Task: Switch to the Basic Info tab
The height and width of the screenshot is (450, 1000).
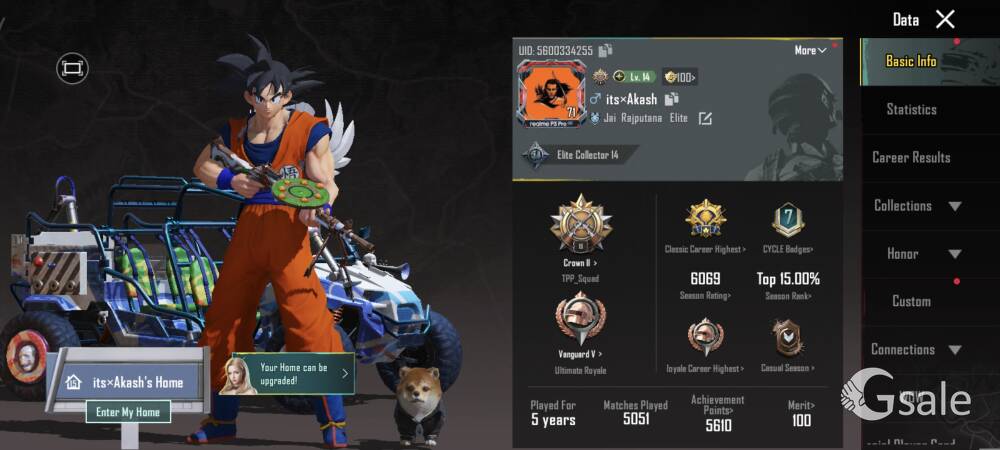Action: [x=911, y=61]
